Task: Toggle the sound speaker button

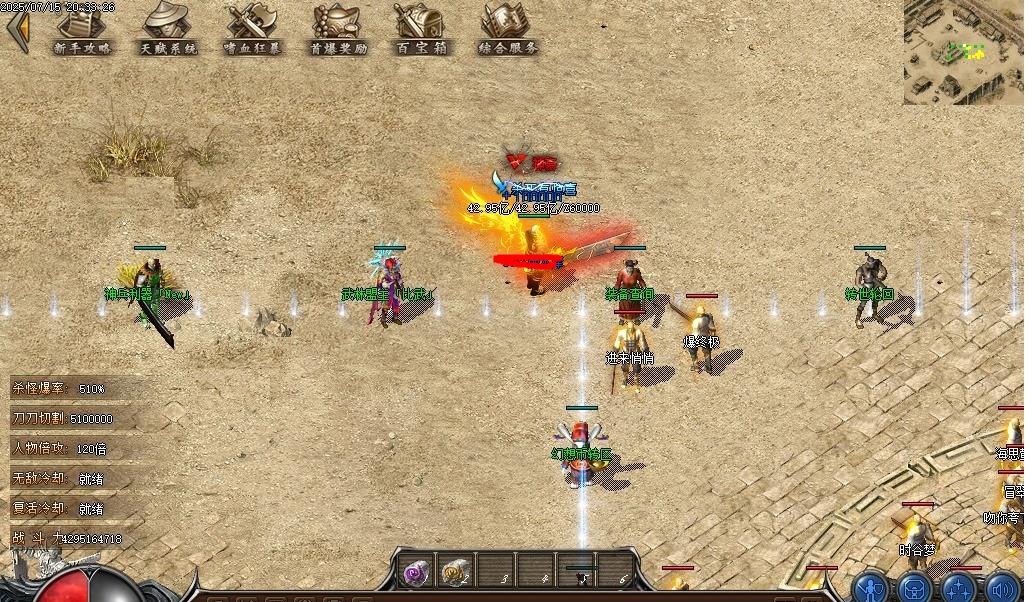Action: point(1003,587)
